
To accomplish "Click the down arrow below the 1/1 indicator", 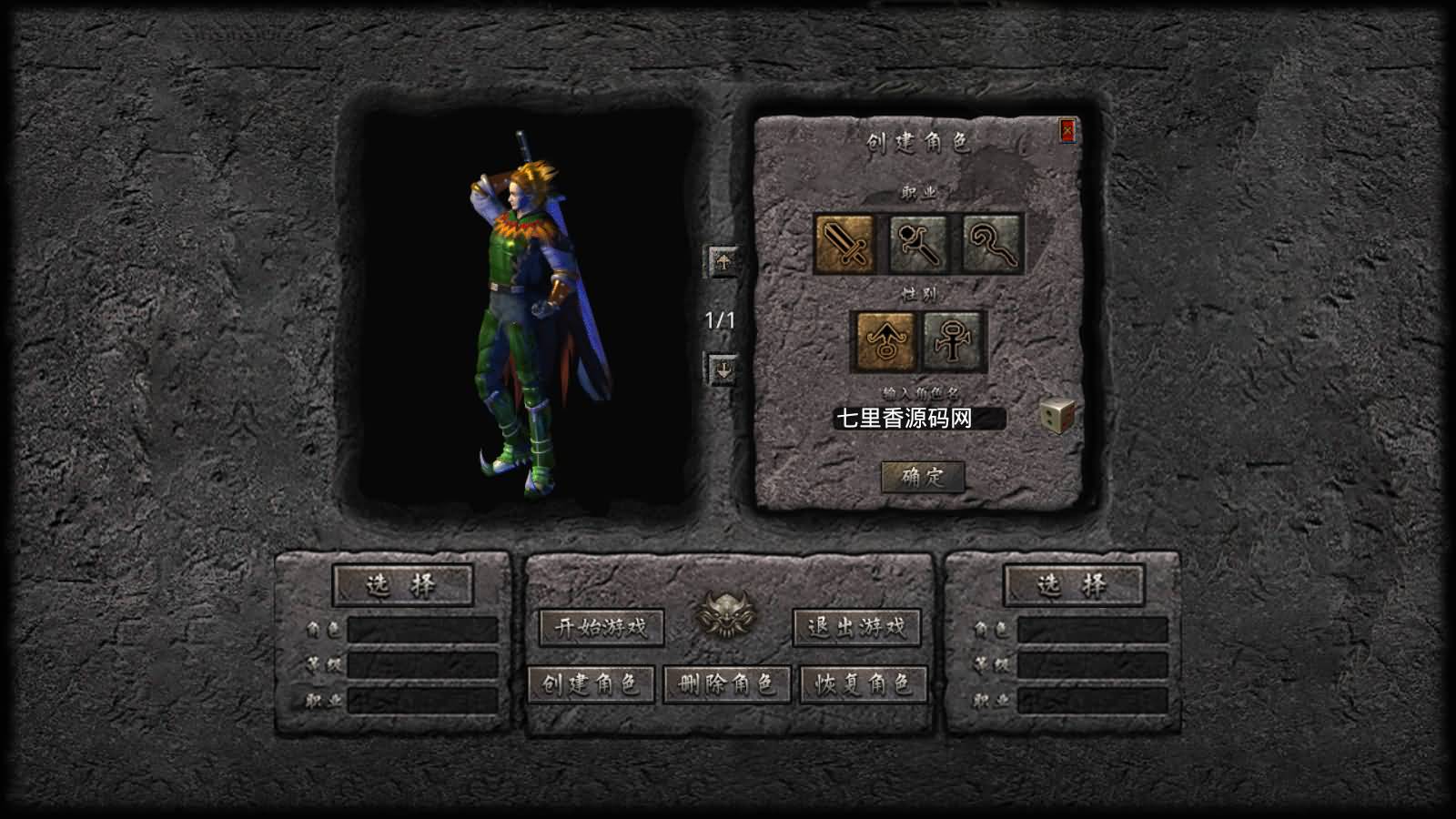I will pos(724,369).
